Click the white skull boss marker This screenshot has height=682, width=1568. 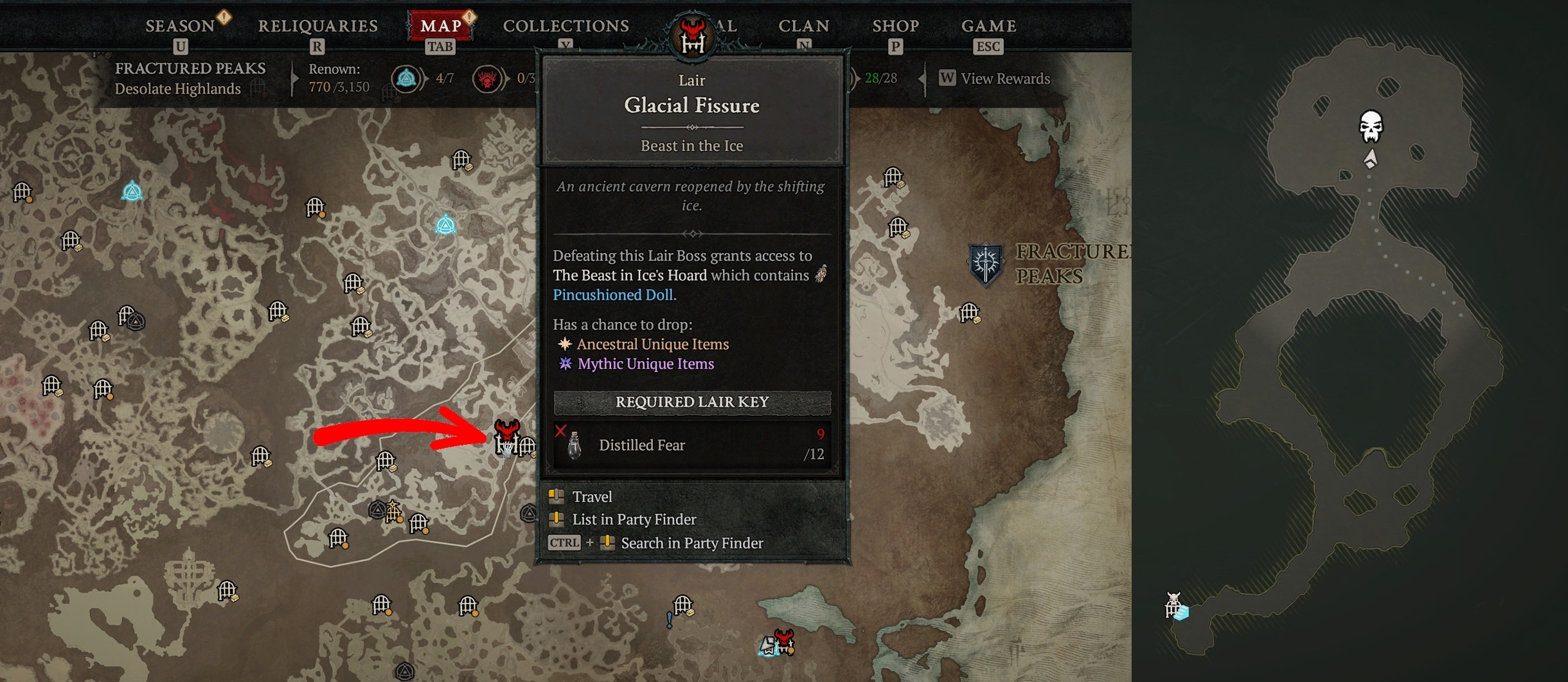pos(1371,126)
